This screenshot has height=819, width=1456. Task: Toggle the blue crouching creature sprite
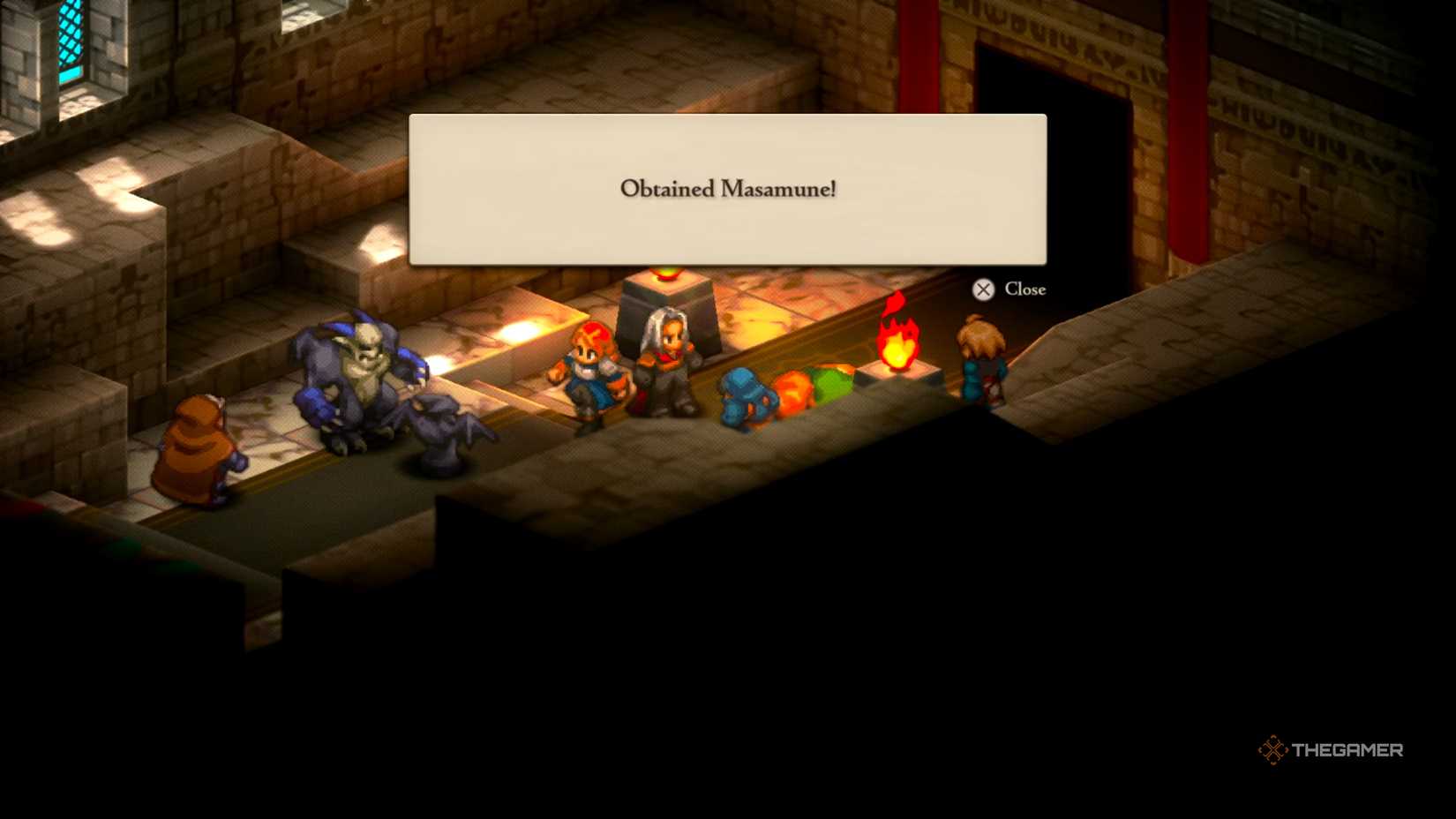746,397
